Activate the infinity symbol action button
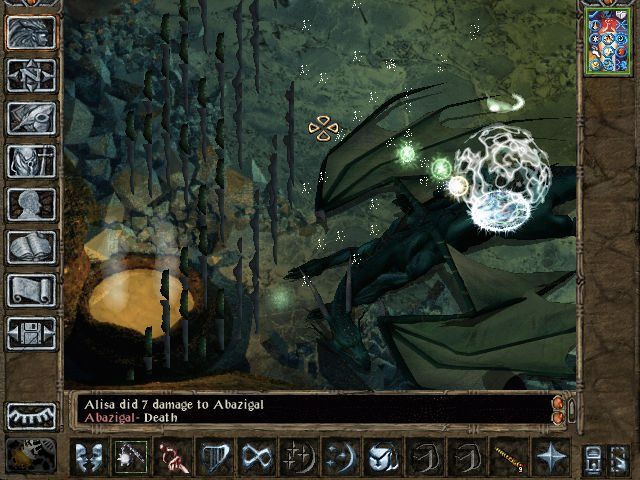 coord(257,457)
